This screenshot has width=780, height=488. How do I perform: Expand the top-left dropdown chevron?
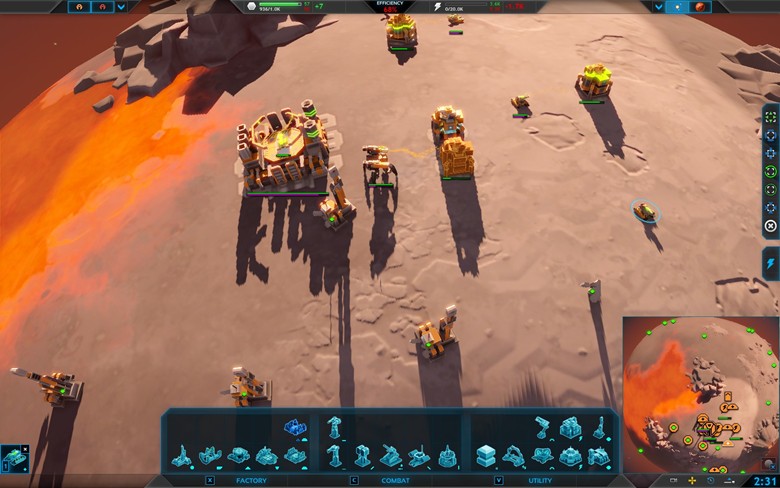[x=121, y=7]
